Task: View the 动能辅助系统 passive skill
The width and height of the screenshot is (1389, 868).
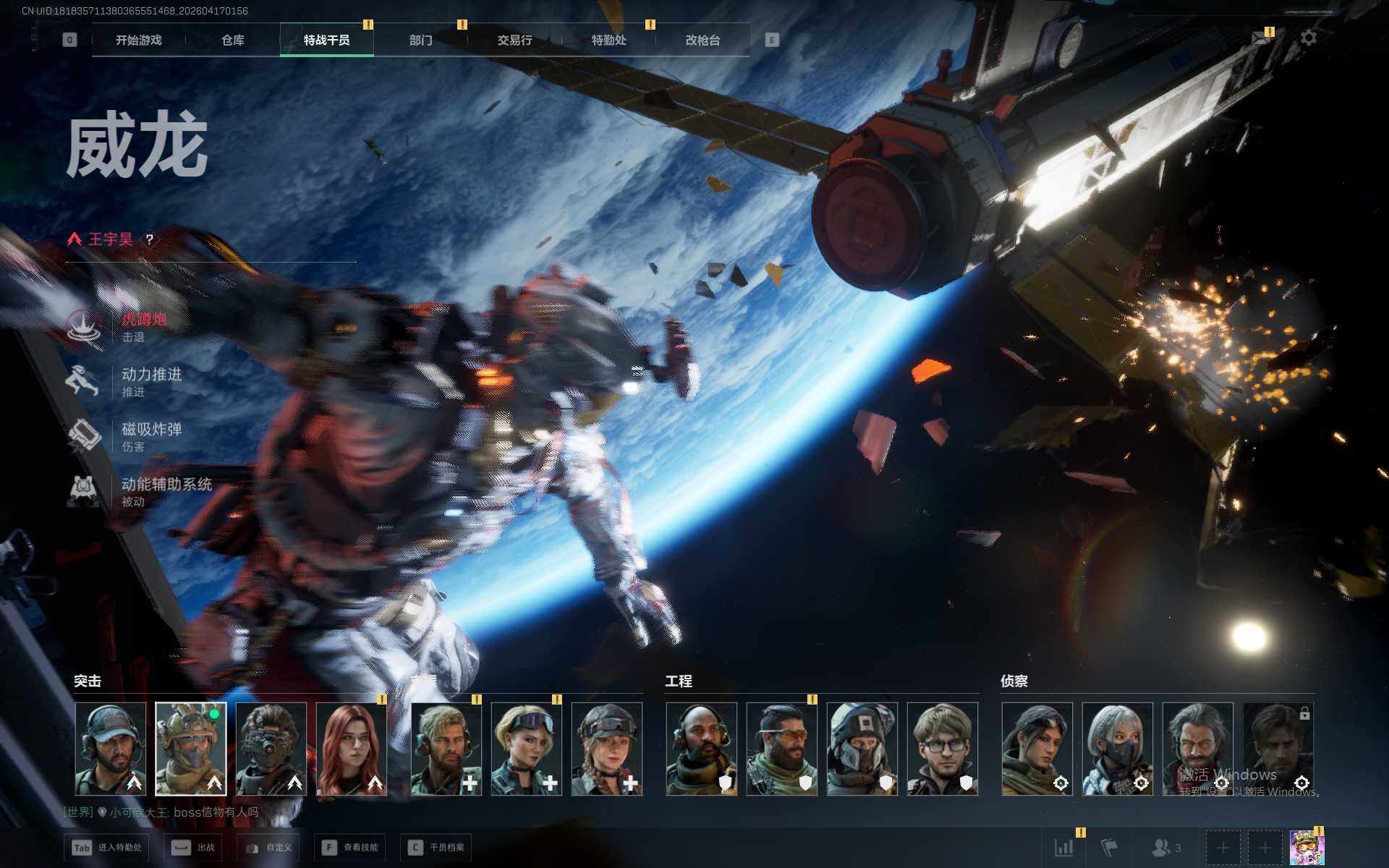Action: coord(165,490)
